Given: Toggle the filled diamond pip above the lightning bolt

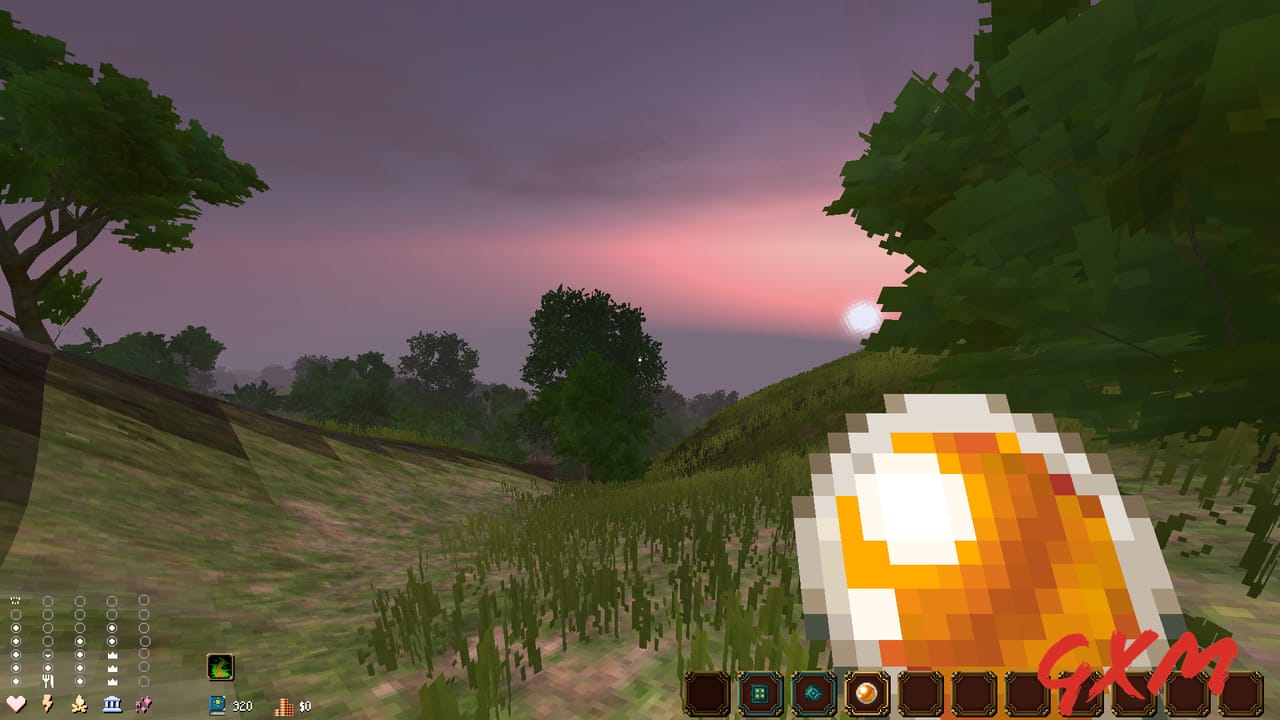Looking at the screenshot, I should pyautogui.click(x=47, y=666).
